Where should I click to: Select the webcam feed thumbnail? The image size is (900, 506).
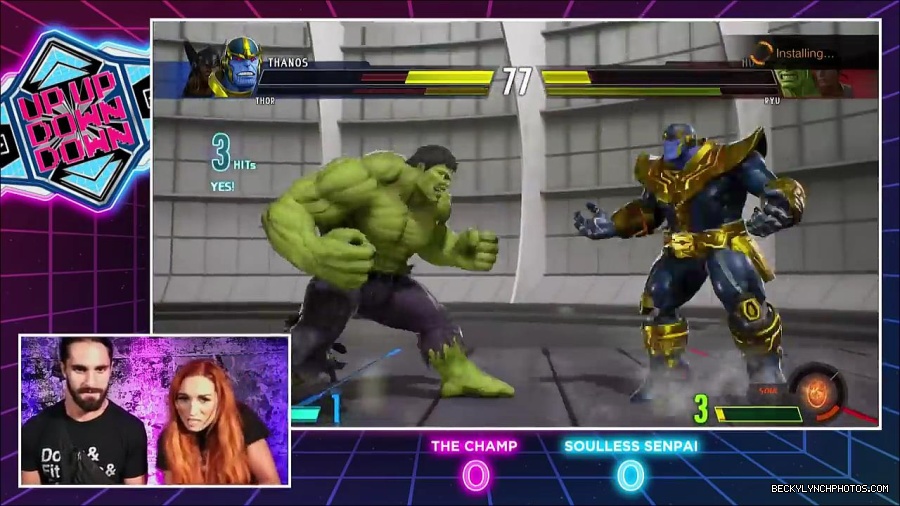pyautogui.click(x=155, y=410)
